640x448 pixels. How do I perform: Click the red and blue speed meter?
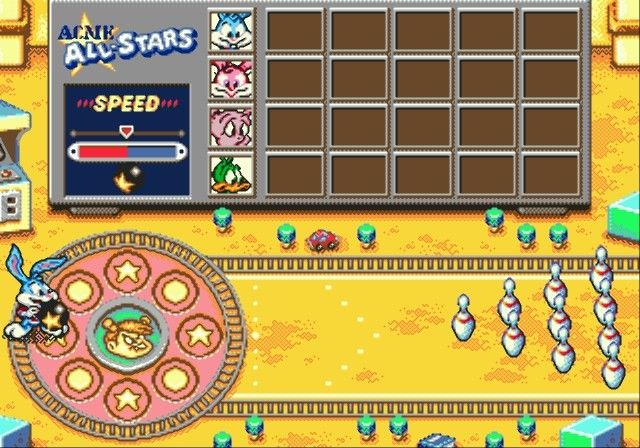(x=126, y=151)
